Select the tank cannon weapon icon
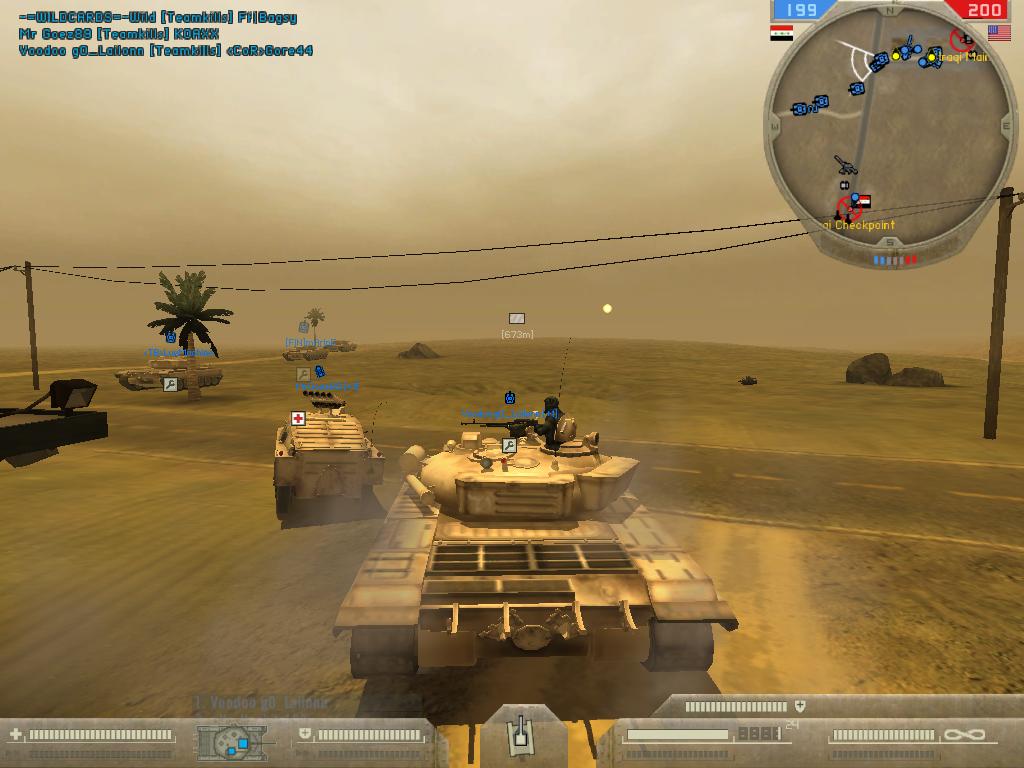The height and width of the screenshot is (768, 1024). pos(519,735)
